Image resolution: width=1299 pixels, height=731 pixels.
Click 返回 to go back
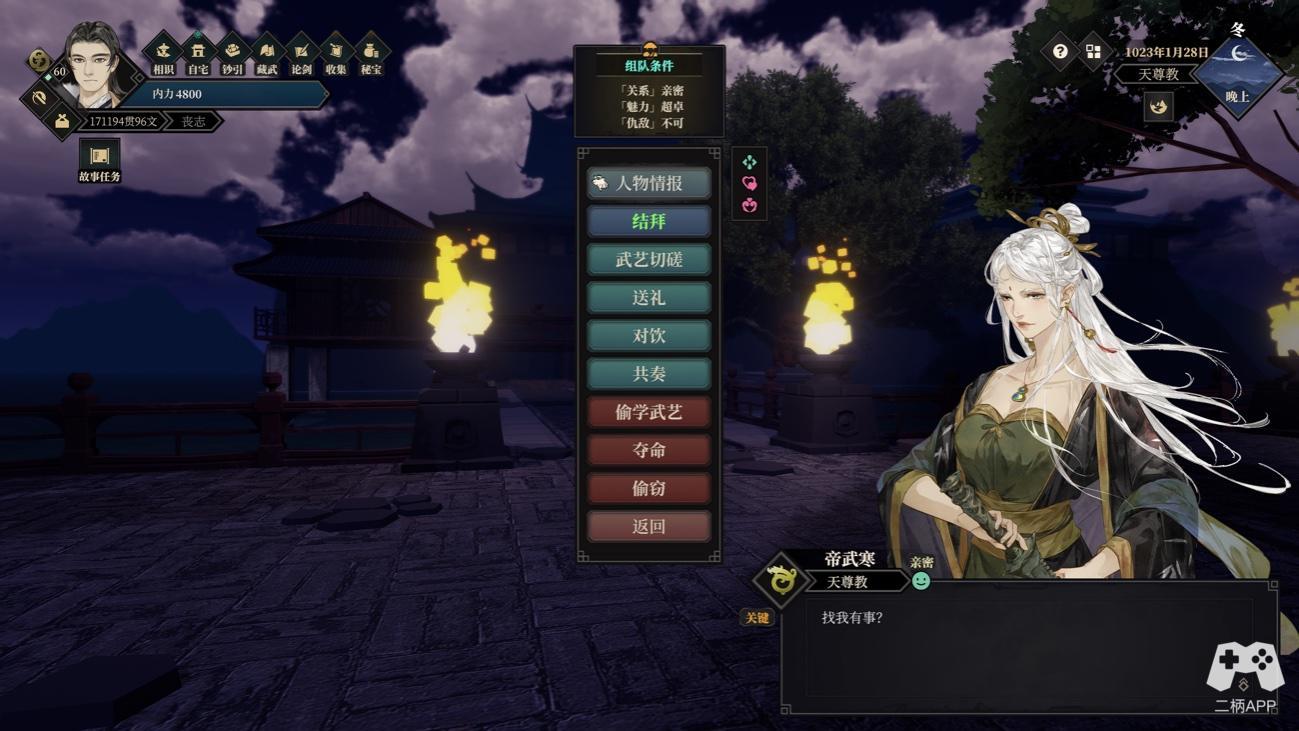pos(649,526)
